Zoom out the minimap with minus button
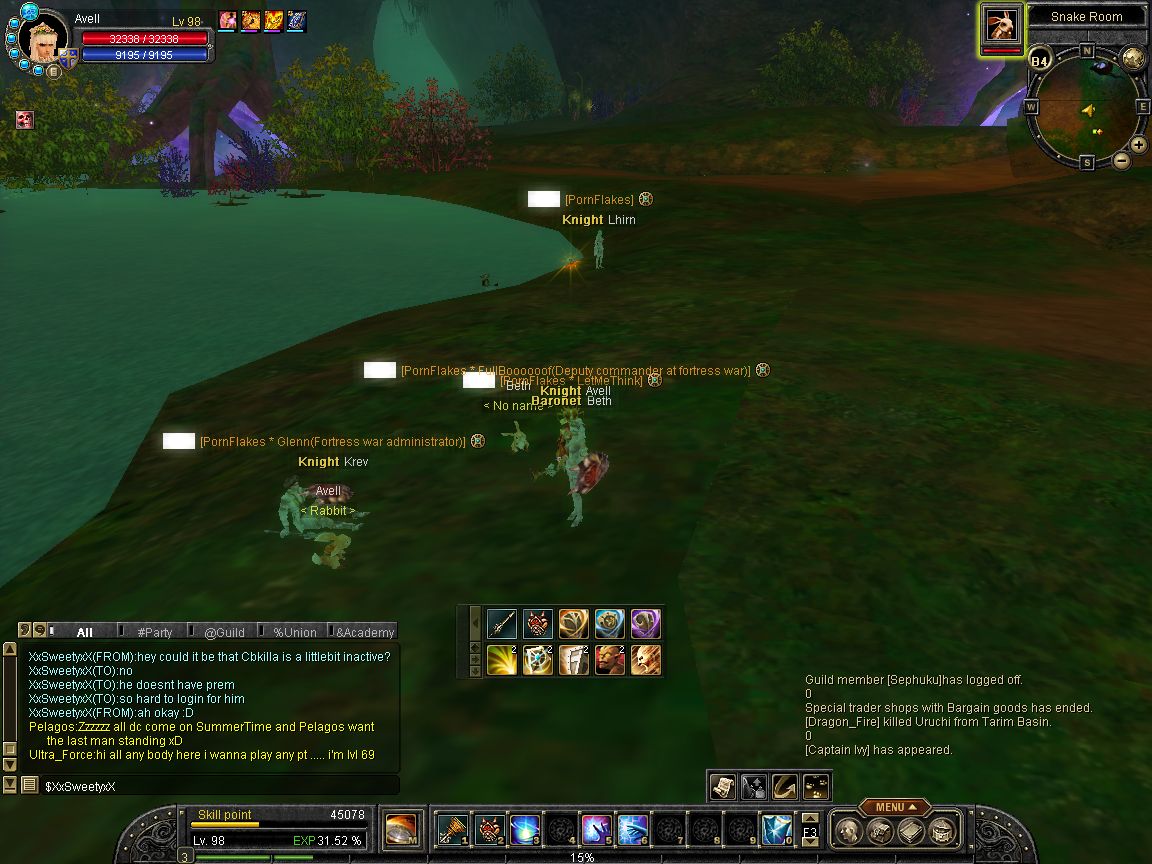This screenshot has height=864, width=1152. coord(1122,160)
